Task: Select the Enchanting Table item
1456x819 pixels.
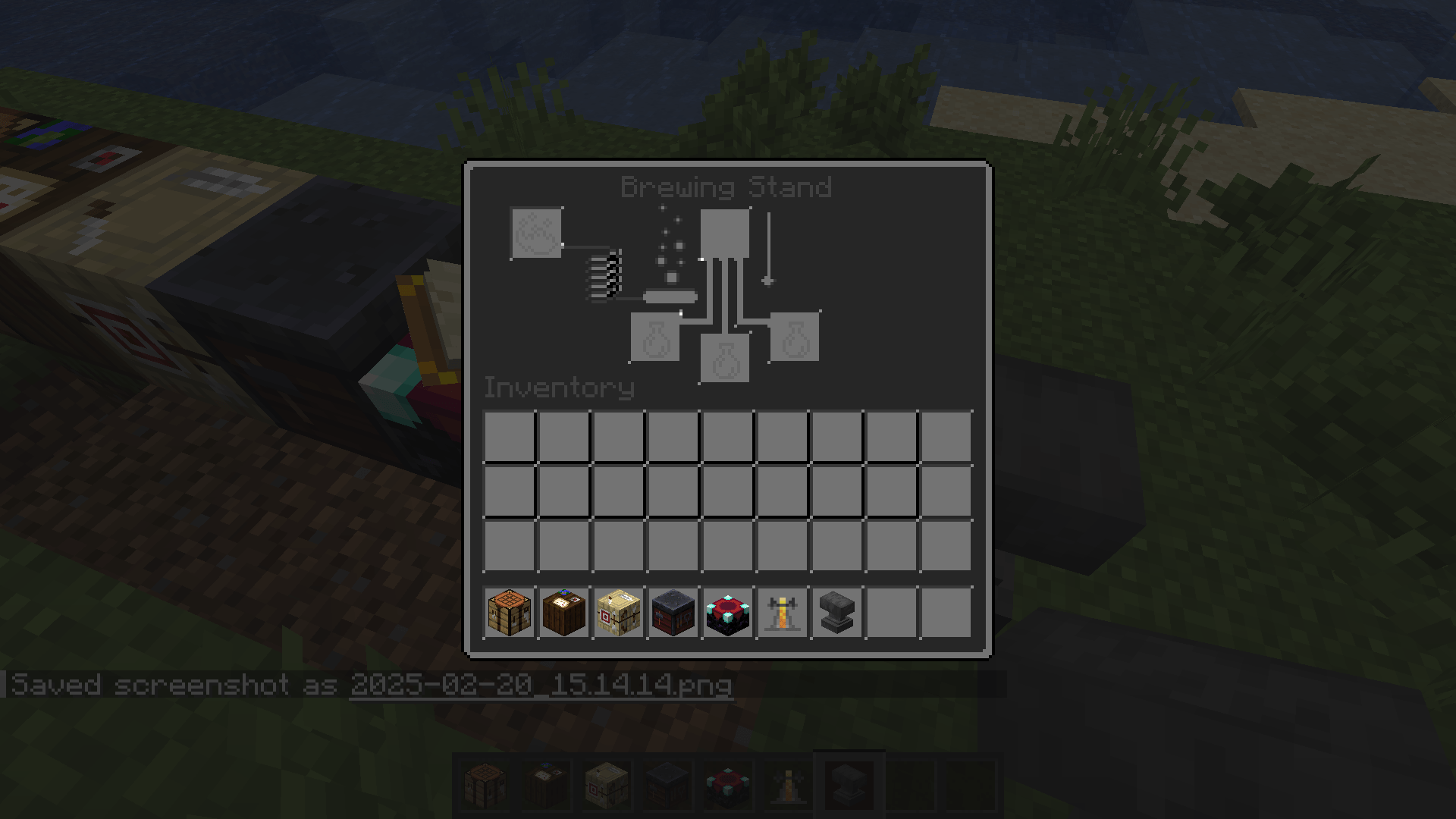Action: 726,613
